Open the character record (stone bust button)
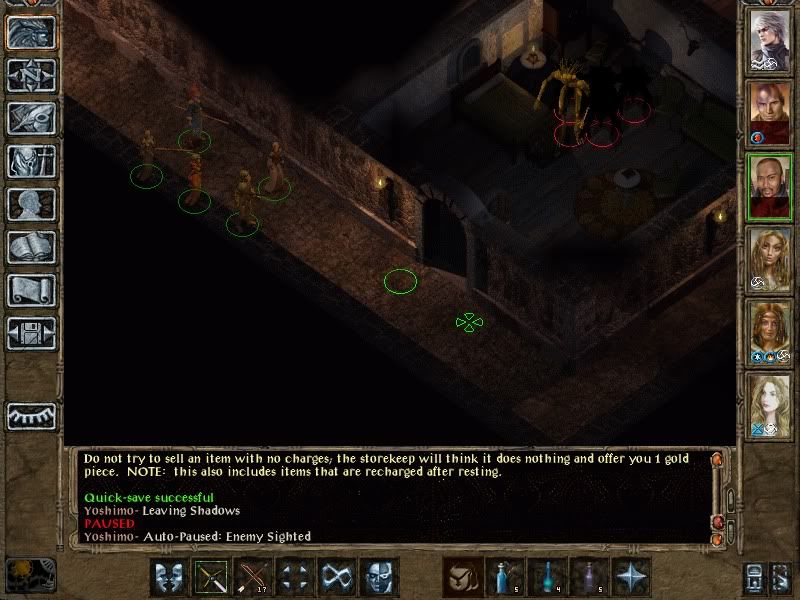The image size is (800, 600). point(31,204)
